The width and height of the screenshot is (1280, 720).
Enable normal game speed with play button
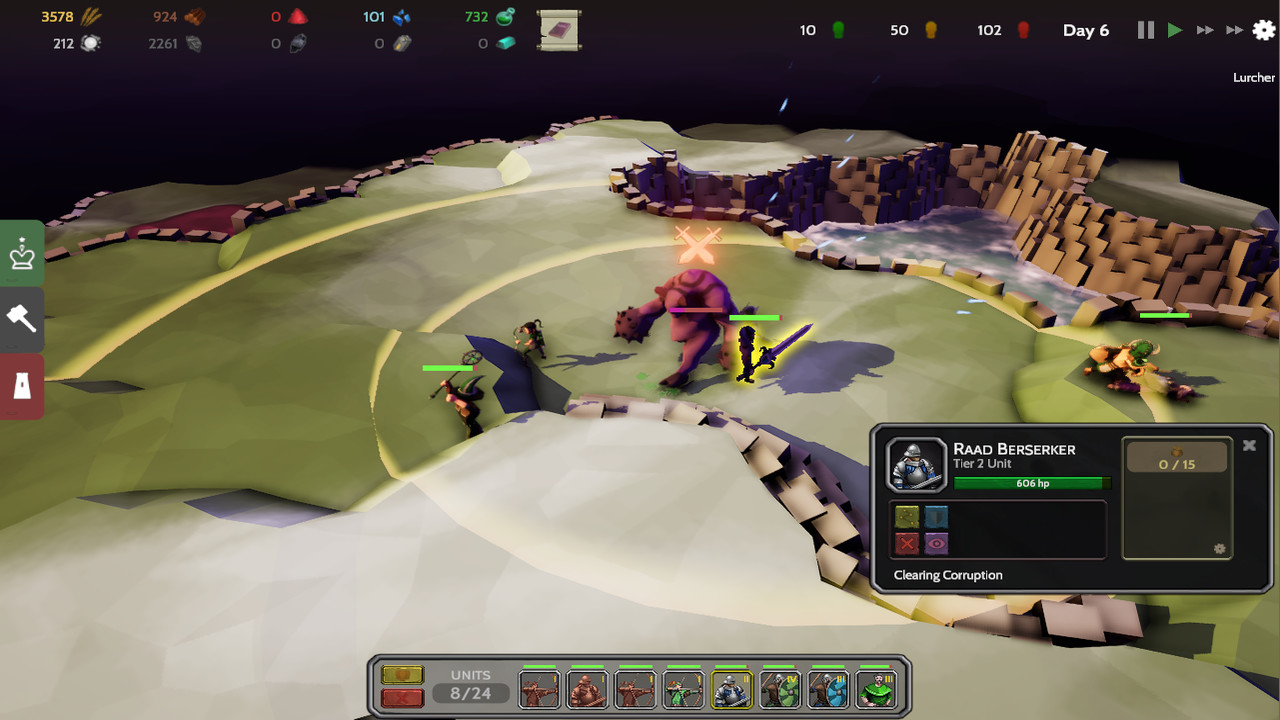pyautogui.click(x=1174, y=30)
